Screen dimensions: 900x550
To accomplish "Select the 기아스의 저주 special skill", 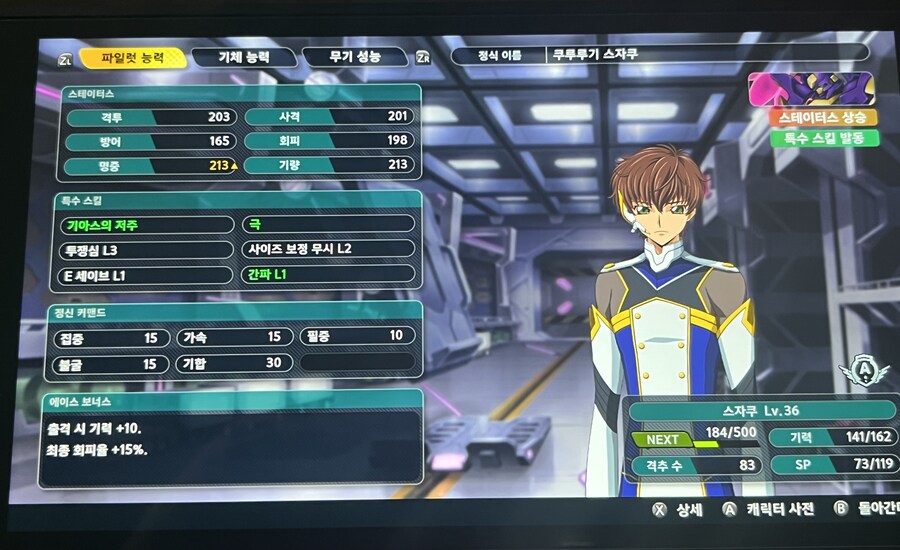I will tap(146, 225).
